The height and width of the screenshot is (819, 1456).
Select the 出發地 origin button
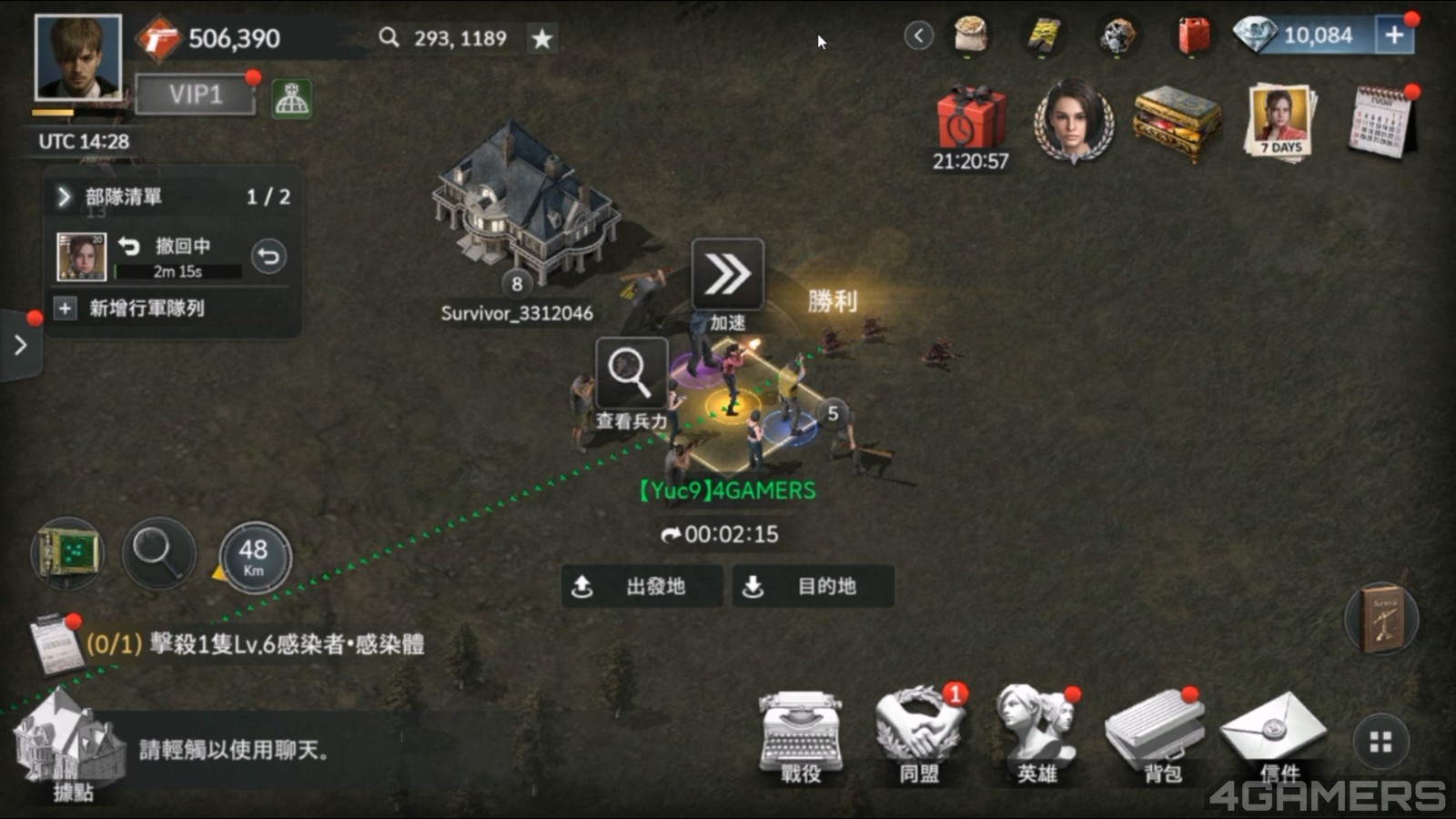click(642, 586)
